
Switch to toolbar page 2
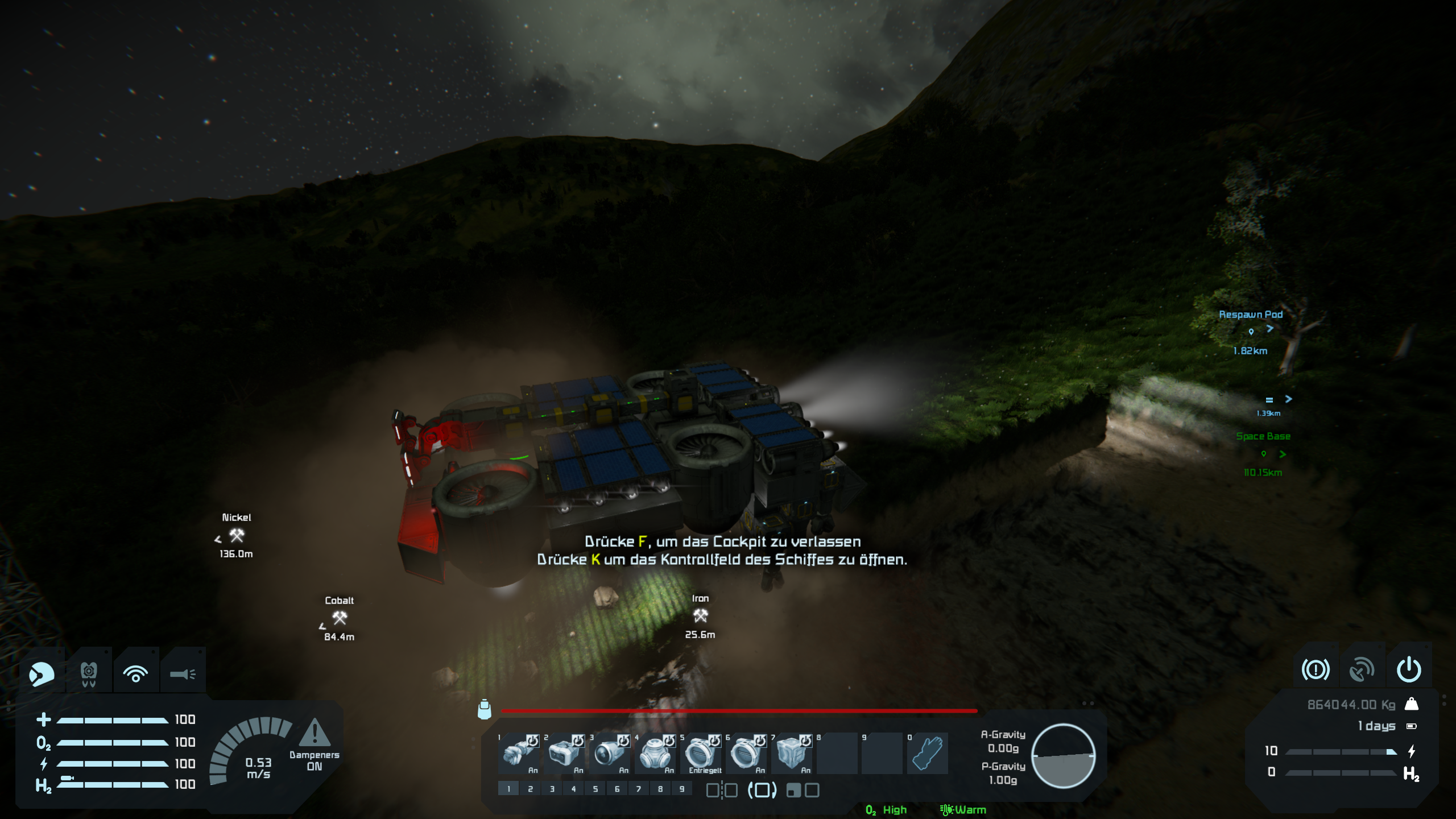coord(530,789)
